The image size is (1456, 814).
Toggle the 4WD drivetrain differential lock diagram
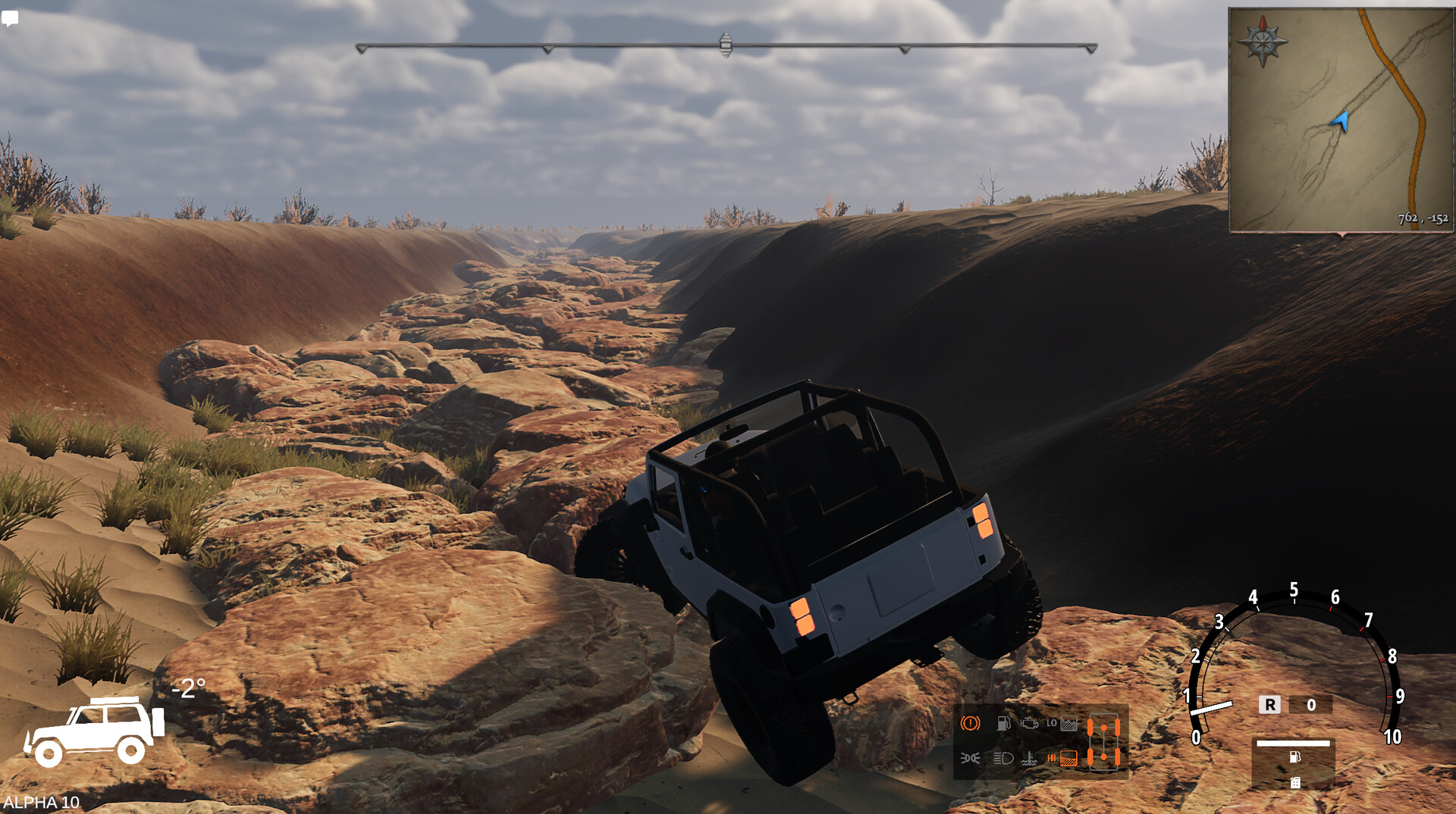1103,741
